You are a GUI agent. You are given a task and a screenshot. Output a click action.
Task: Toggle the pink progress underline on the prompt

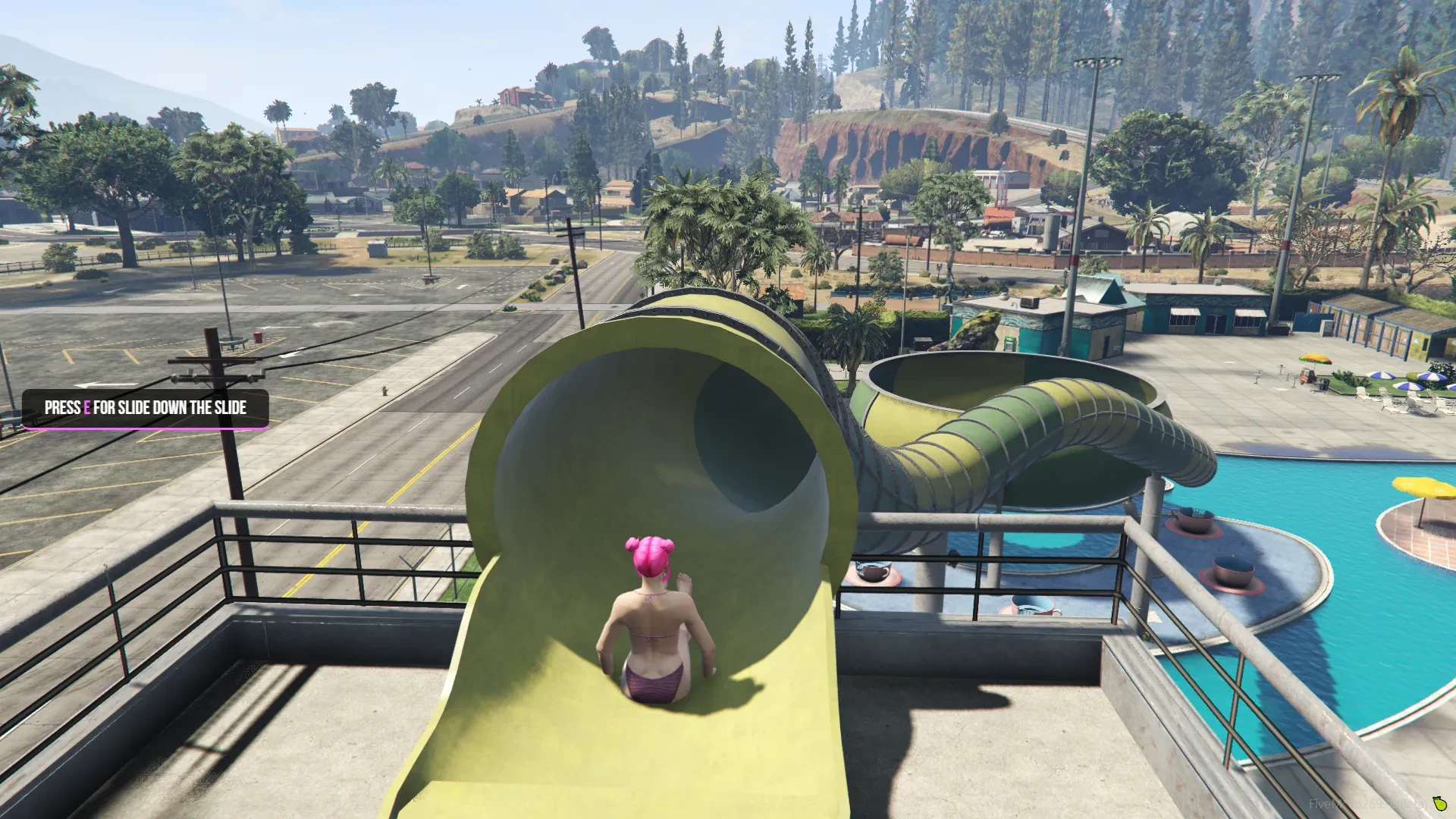[146, 426]
